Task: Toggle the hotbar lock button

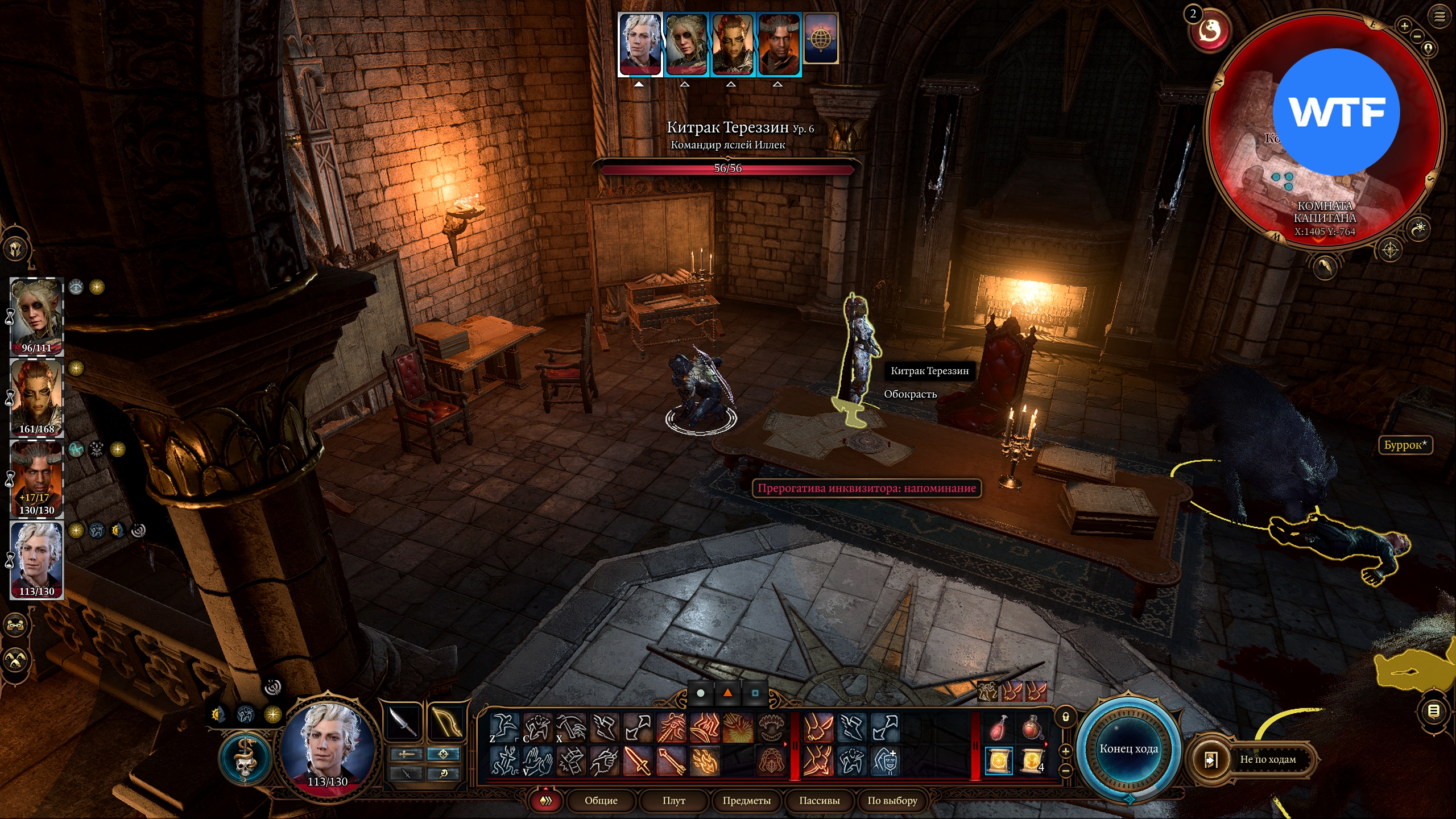Action: pos(1065,717)
